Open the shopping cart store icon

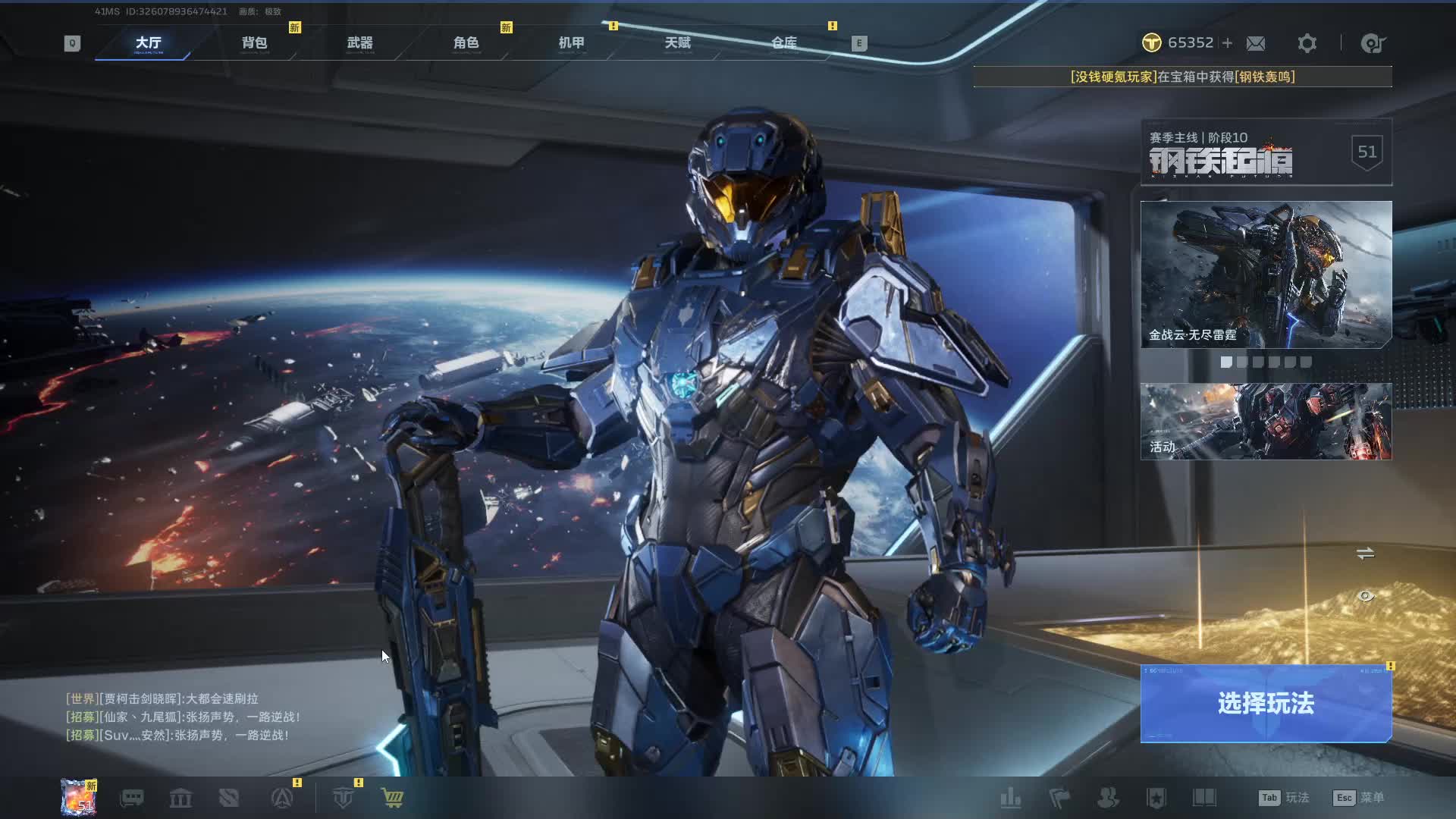click(x=392, y=798)
